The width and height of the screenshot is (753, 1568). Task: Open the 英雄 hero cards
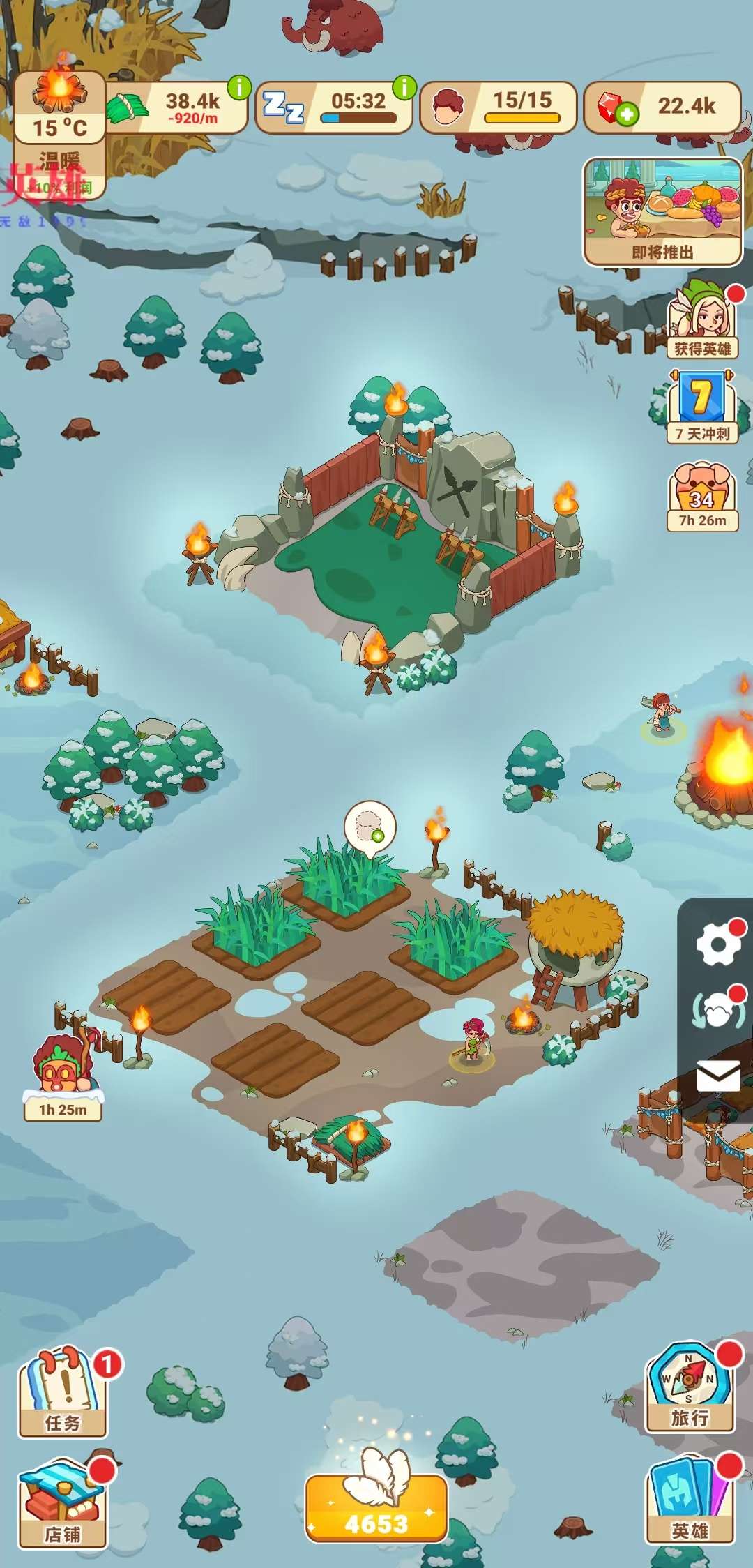[690, 1501]
